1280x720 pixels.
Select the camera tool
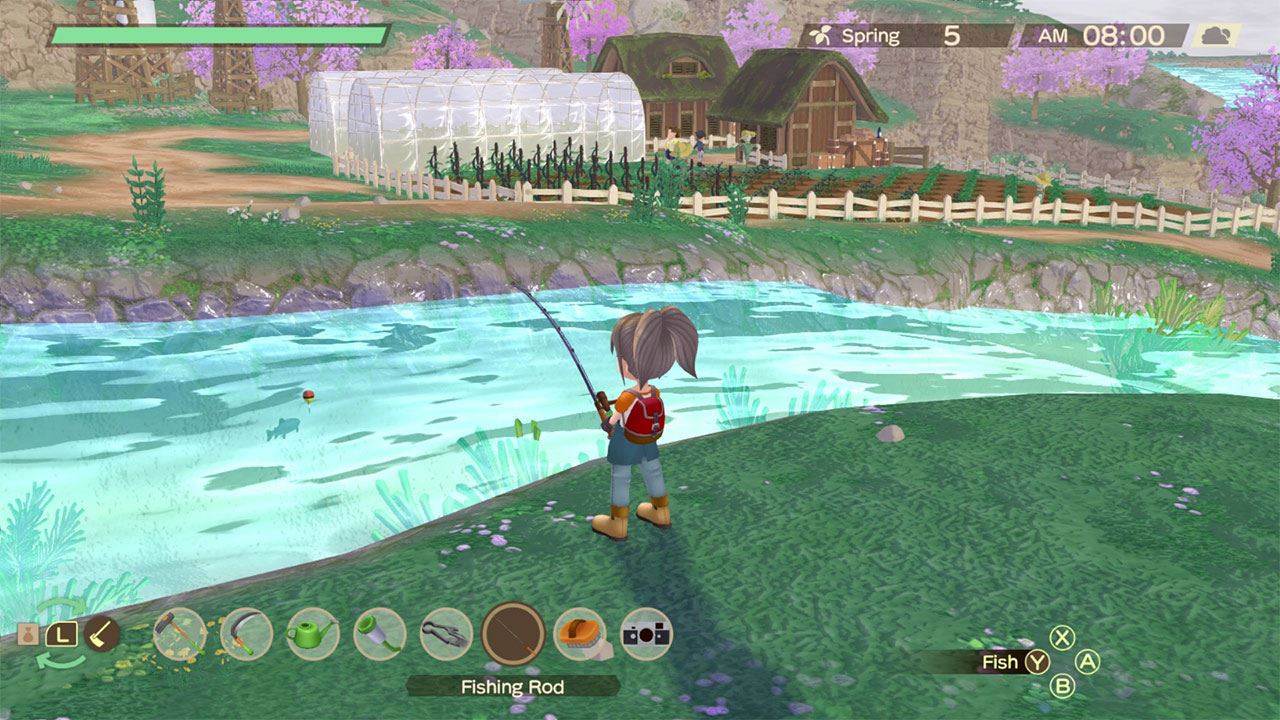click(646, 633)
